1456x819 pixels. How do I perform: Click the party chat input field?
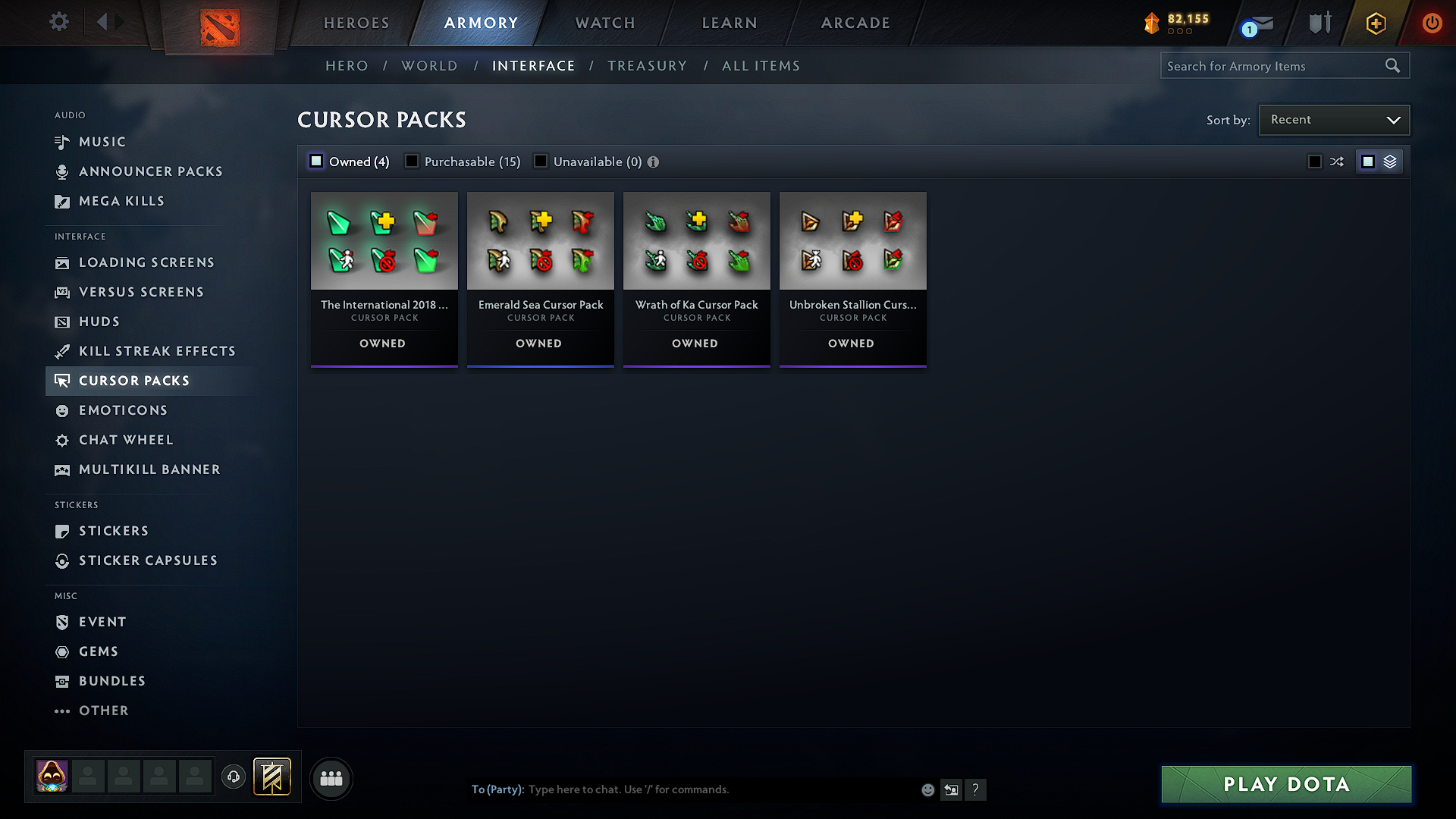(682, 789)
